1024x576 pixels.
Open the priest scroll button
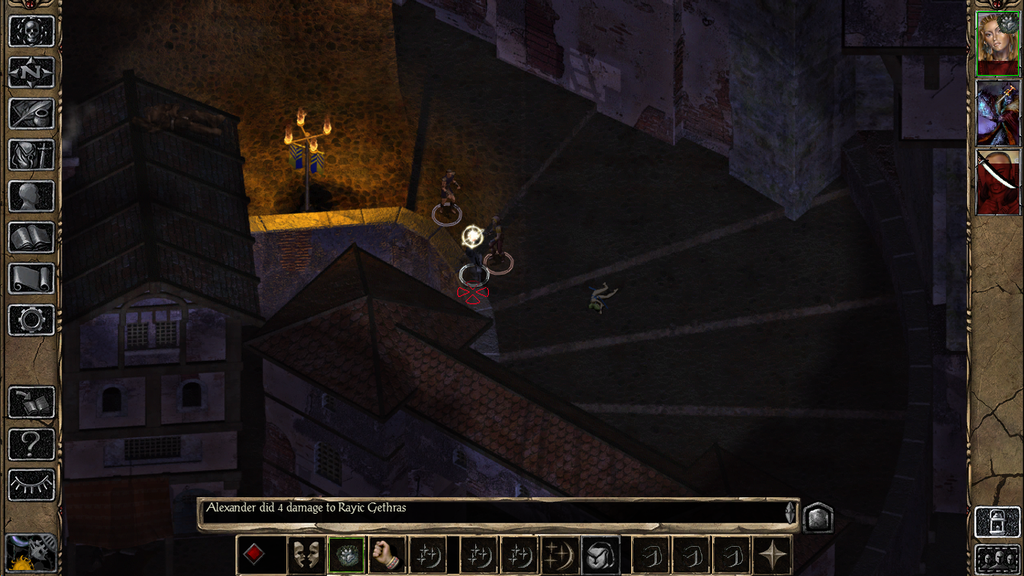(x=31, y=278)
